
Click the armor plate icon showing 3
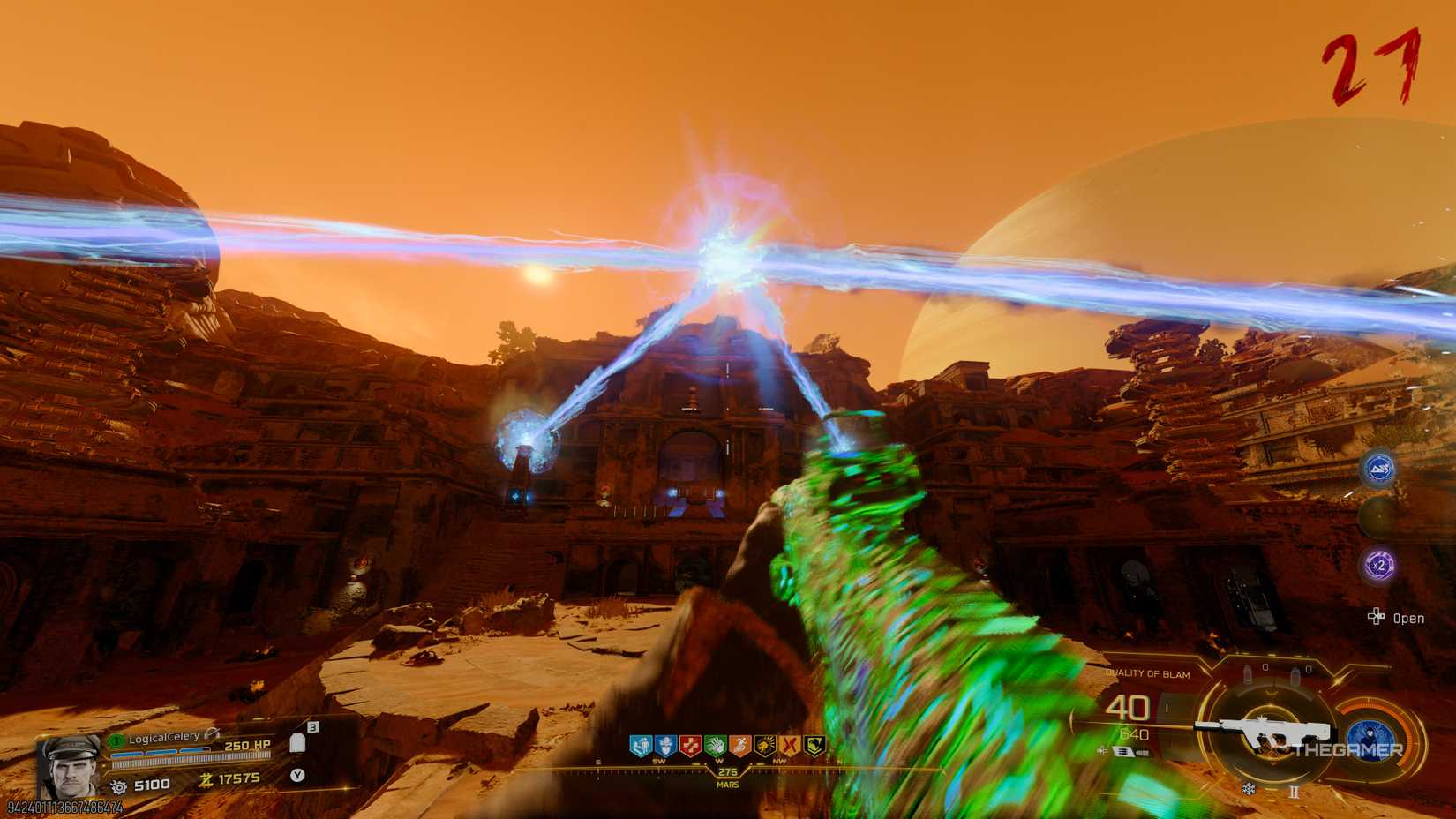coord(297,744)
